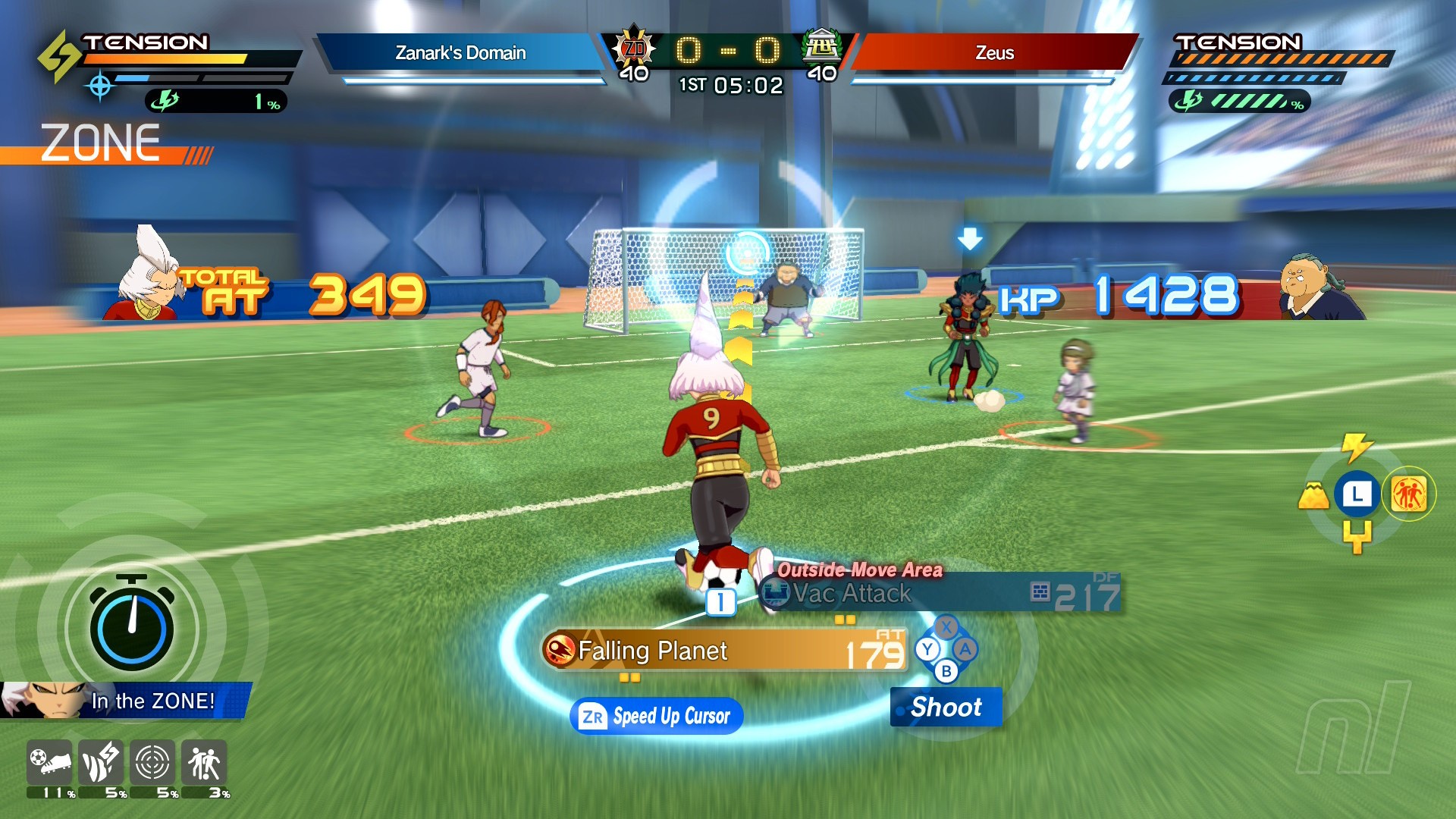Select the Falling Planet shot move
Image resolution: width=1456 pixels, height=819 pixels.
pyautogui.click(x=724, y=651)
